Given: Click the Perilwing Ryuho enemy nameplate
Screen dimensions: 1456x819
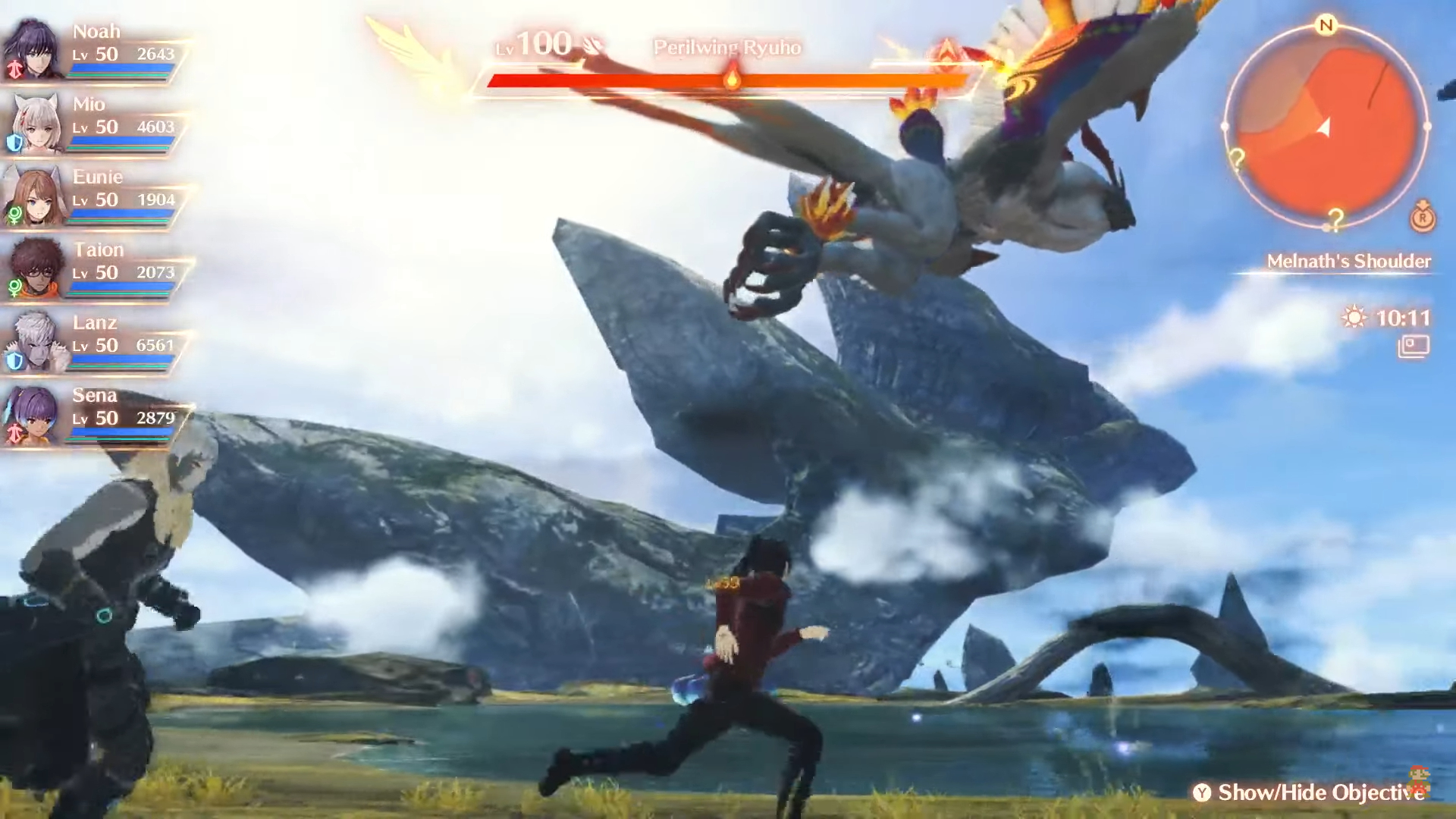Looking at the screenshot, I should 726,48.
